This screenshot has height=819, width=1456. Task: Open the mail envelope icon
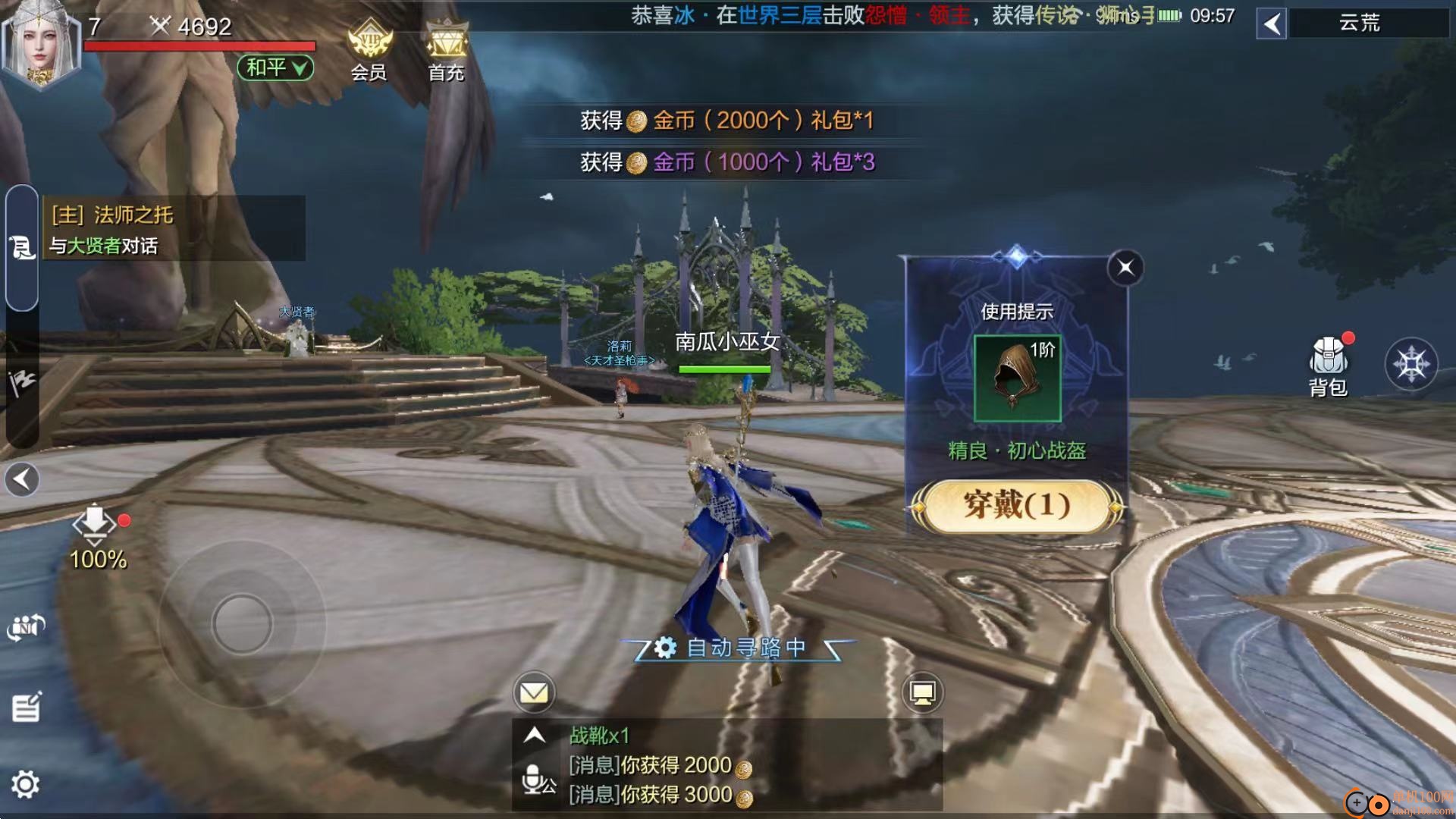(x=535, y=692)
